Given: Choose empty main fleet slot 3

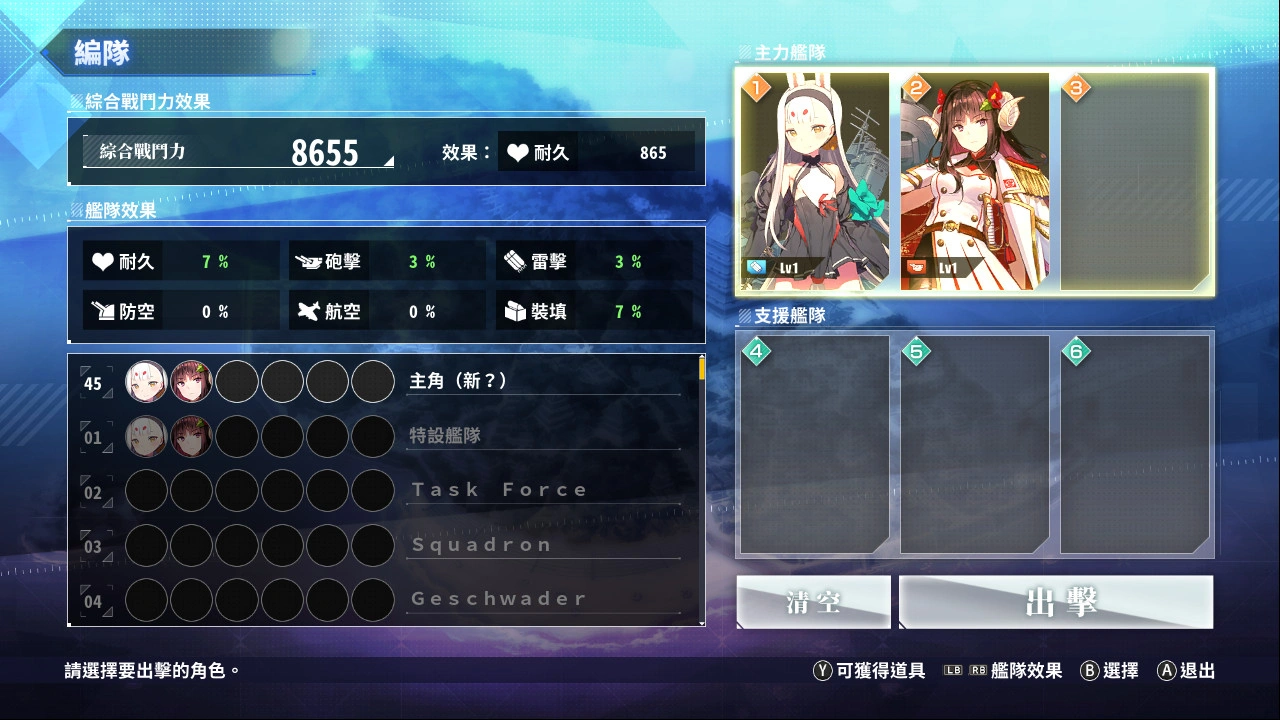Looking at the screenshot, I should point(1135,181).
